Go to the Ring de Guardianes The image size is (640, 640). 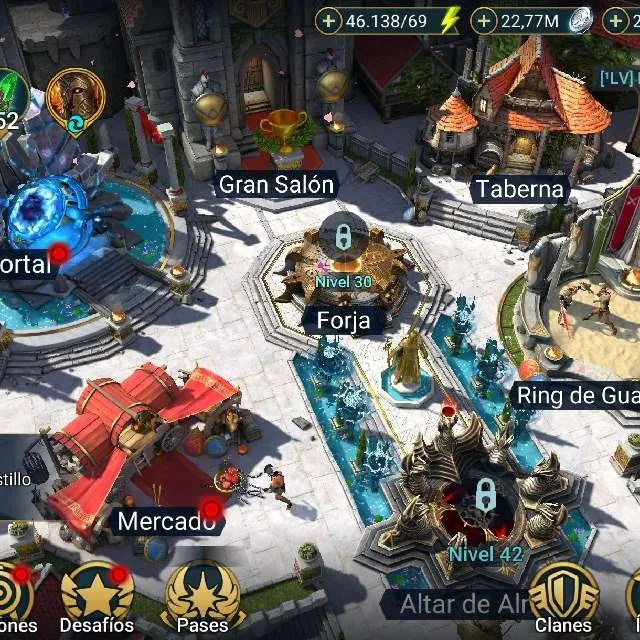click(590, 320)
